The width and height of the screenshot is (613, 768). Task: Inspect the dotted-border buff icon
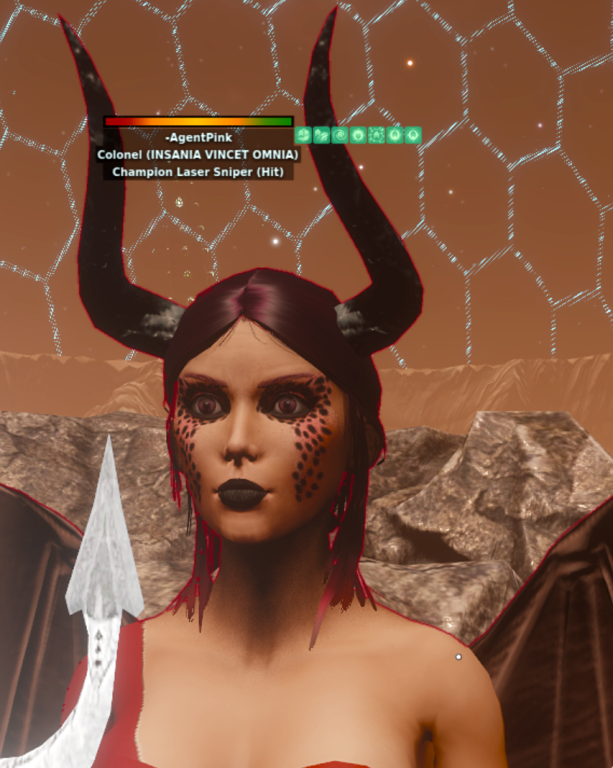coord(376,135)
